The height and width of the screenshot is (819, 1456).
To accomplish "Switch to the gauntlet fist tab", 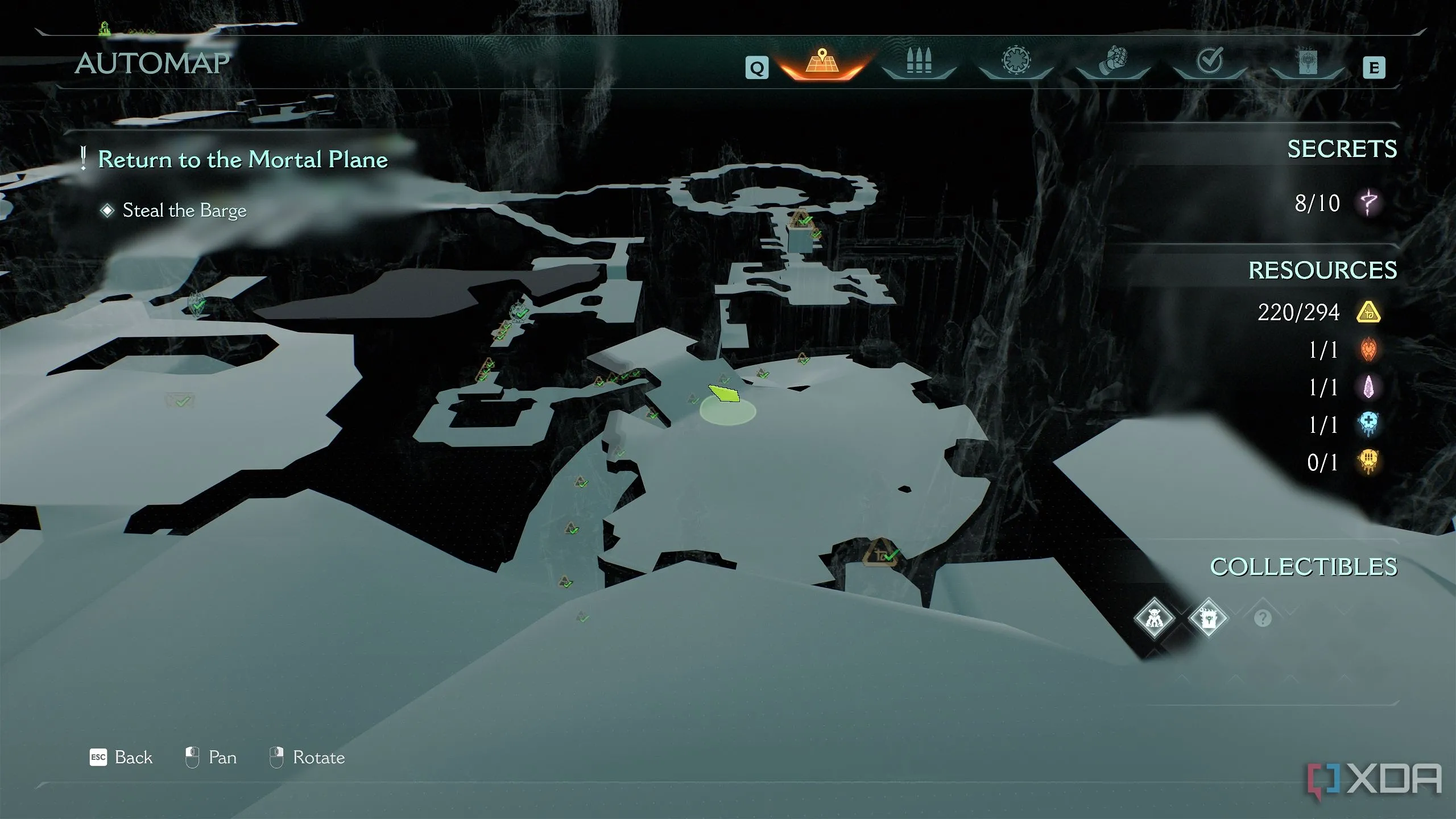I will click(x=1112, y=61).
